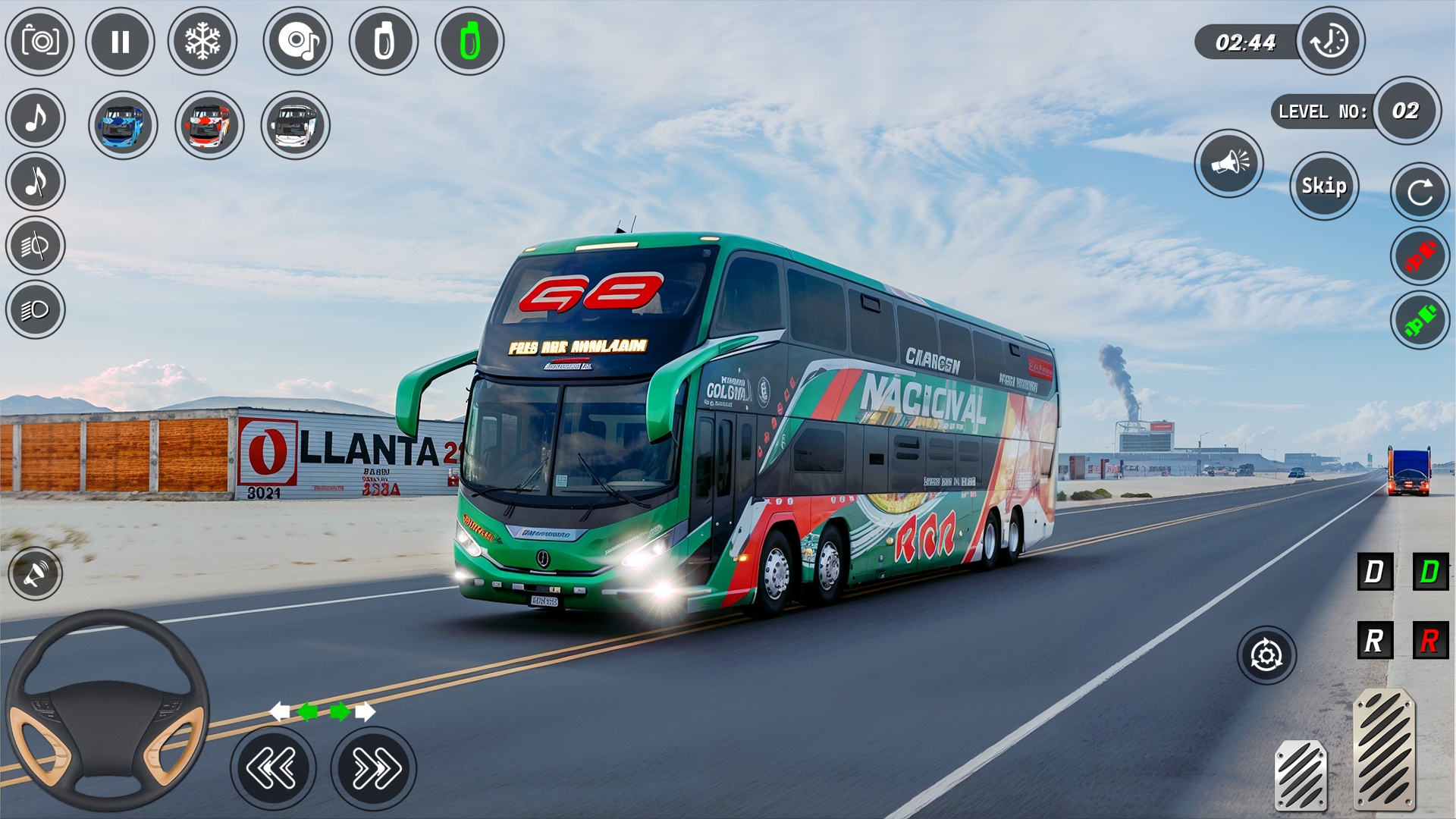
Task: Click the green bottle icon at the top
Action: (469, 42)
